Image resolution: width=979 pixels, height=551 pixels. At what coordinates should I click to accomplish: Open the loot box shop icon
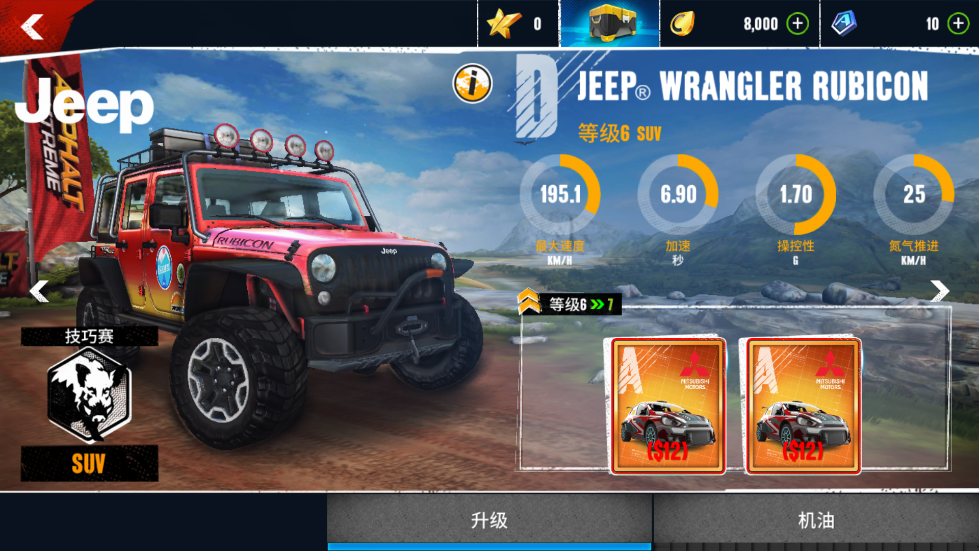[609, 23]
